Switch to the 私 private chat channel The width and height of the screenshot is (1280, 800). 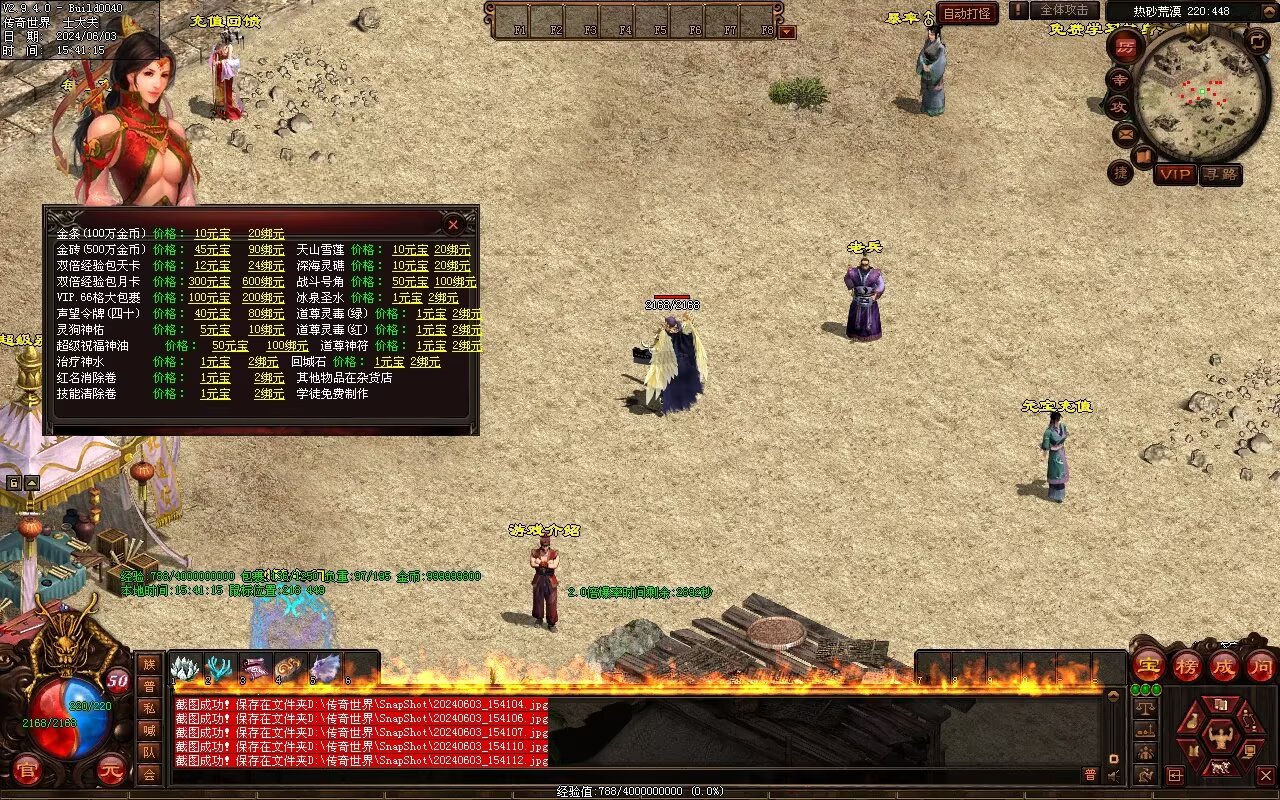click(149, 708)
